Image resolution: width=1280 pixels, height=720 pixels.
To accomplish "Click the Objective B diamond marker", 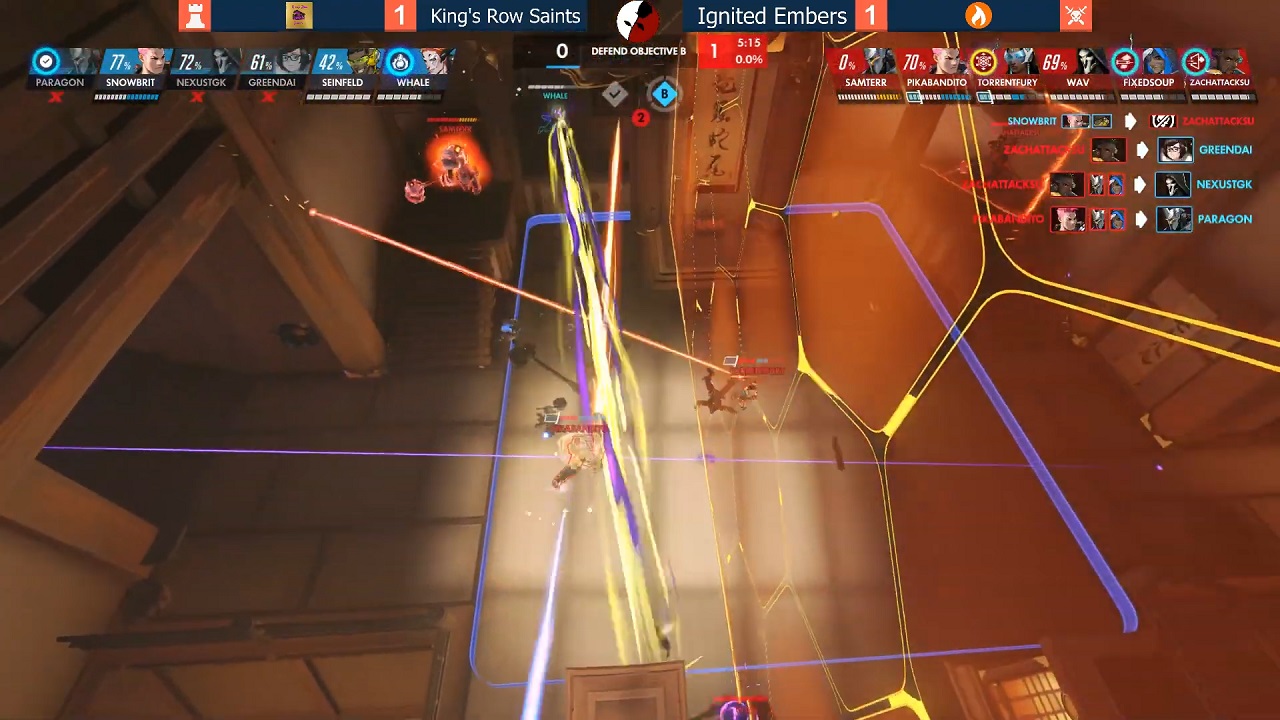I will point(663,94).
